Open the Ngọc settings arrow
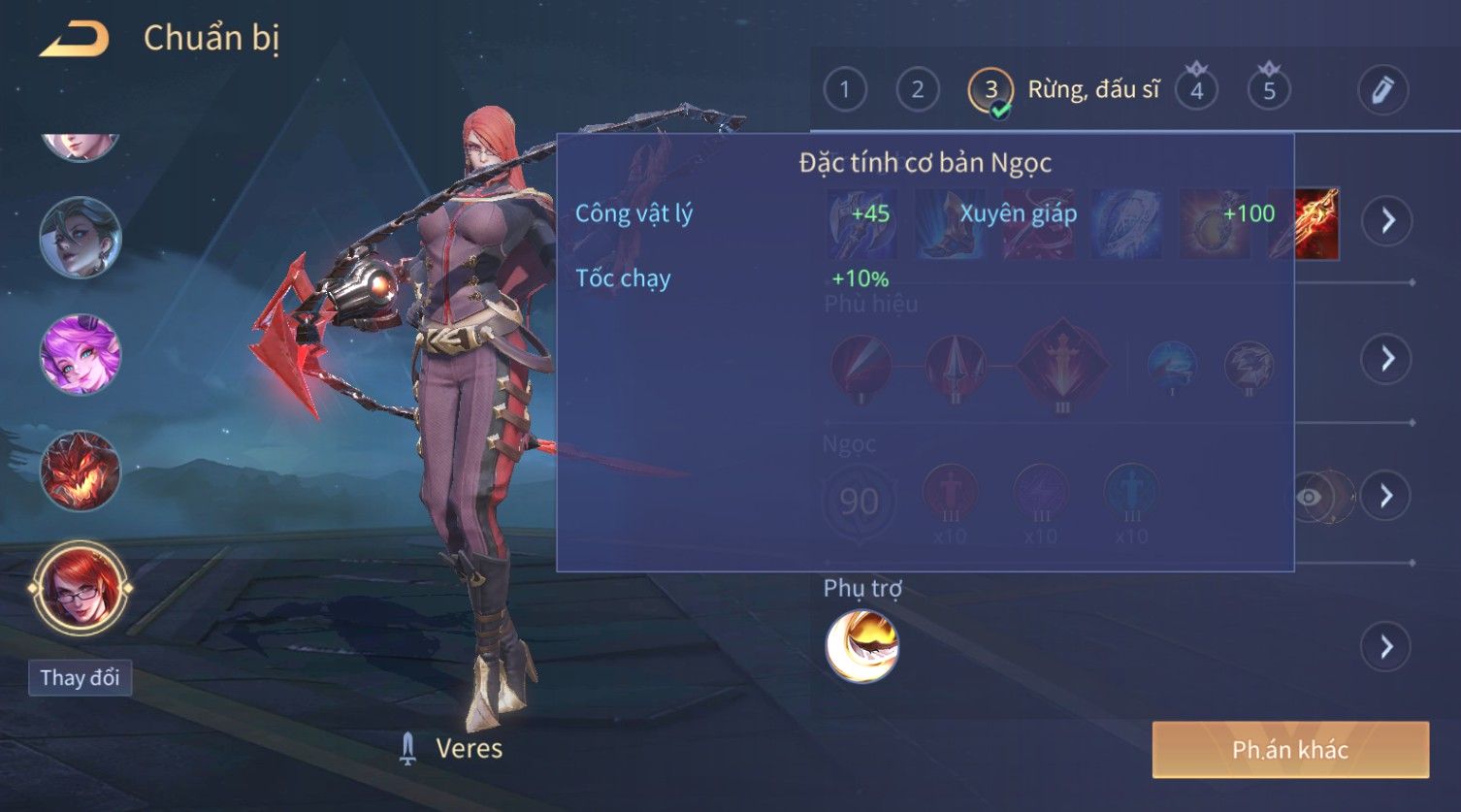1461x812 pixels. pyautogui.click(x=1386, y=497)
